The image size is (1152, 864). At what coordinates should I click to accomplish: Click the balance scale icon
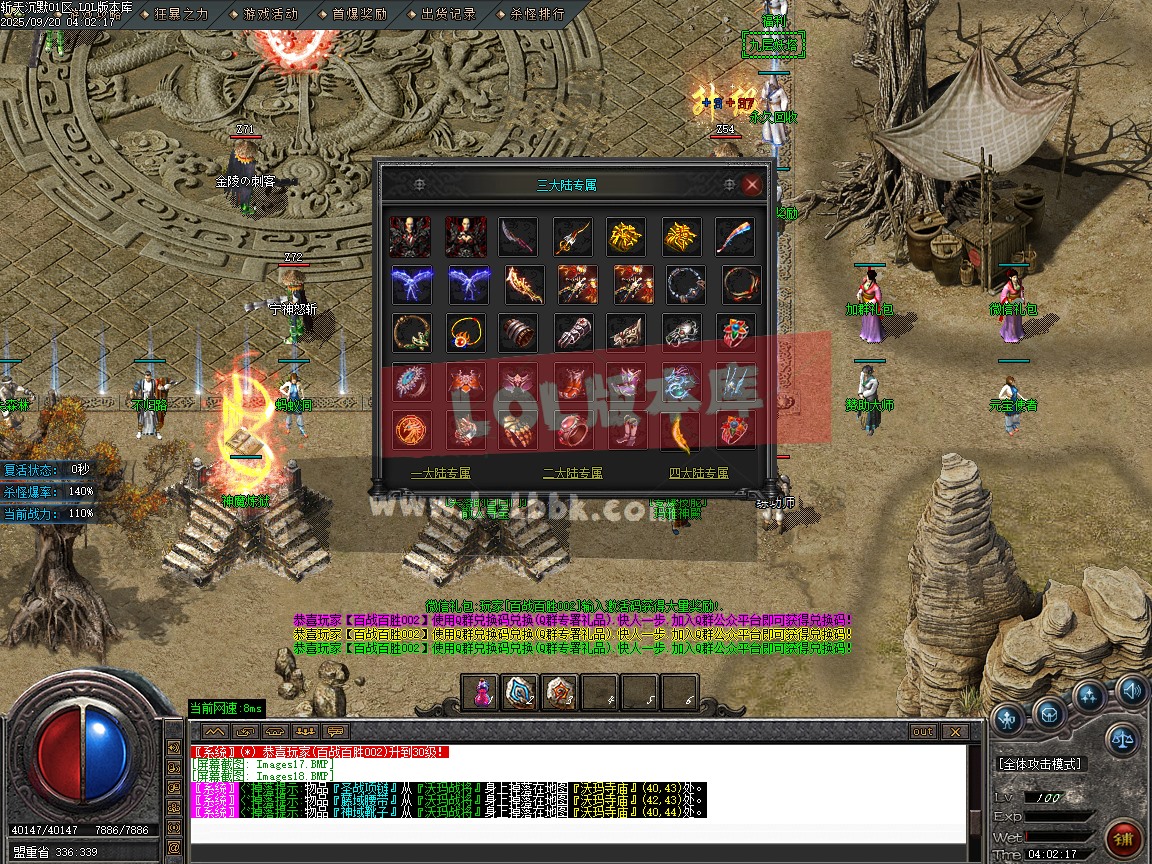pyautogui.click(x=1124, y=740)
